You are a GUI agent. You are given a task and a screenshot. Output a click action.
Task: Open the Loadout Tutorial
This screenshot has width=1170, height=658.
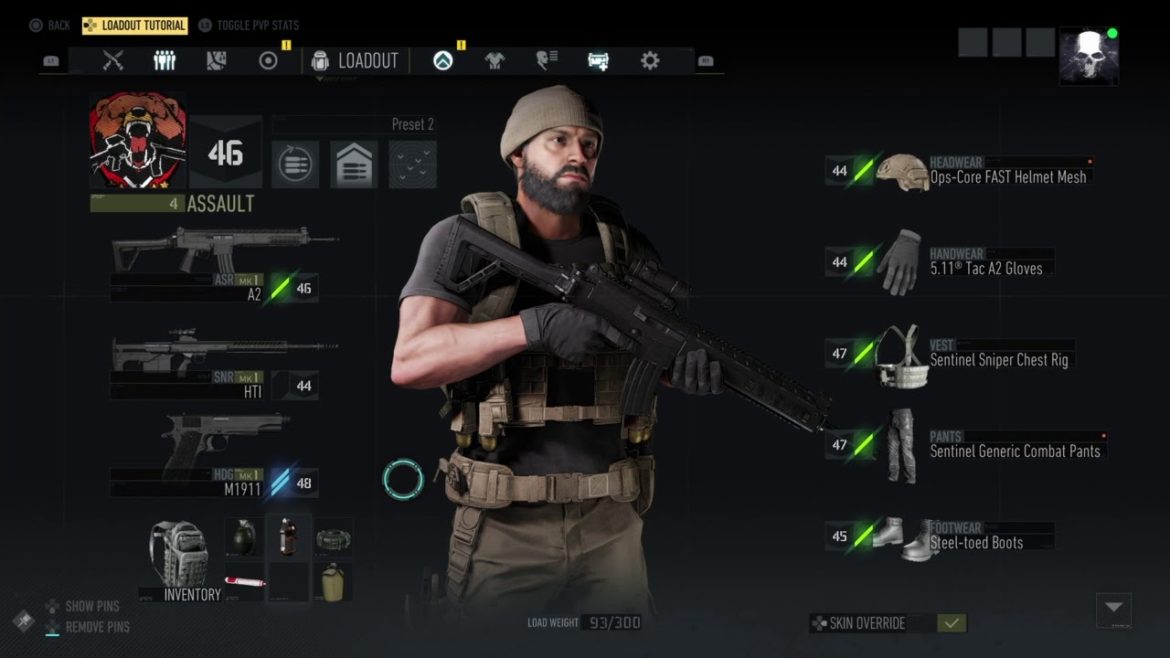pos(135,25)
